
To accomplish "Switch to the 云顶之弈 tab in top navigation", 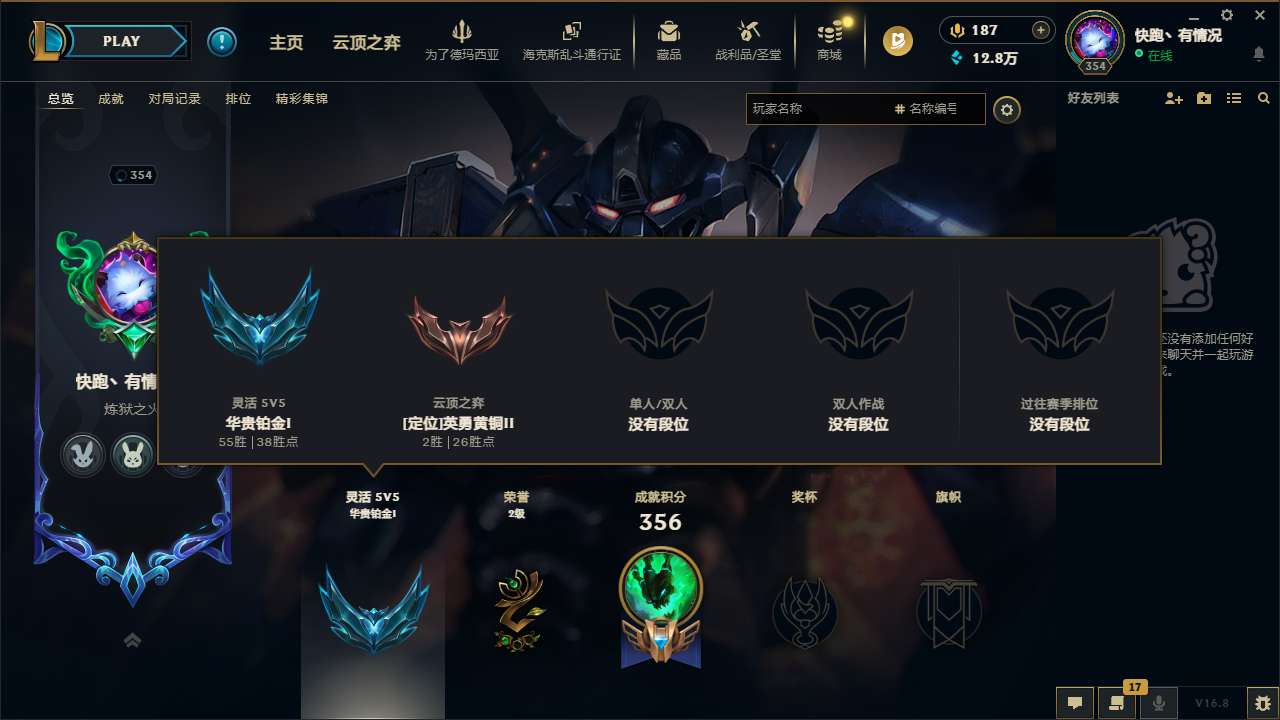I will coord(366,42).
